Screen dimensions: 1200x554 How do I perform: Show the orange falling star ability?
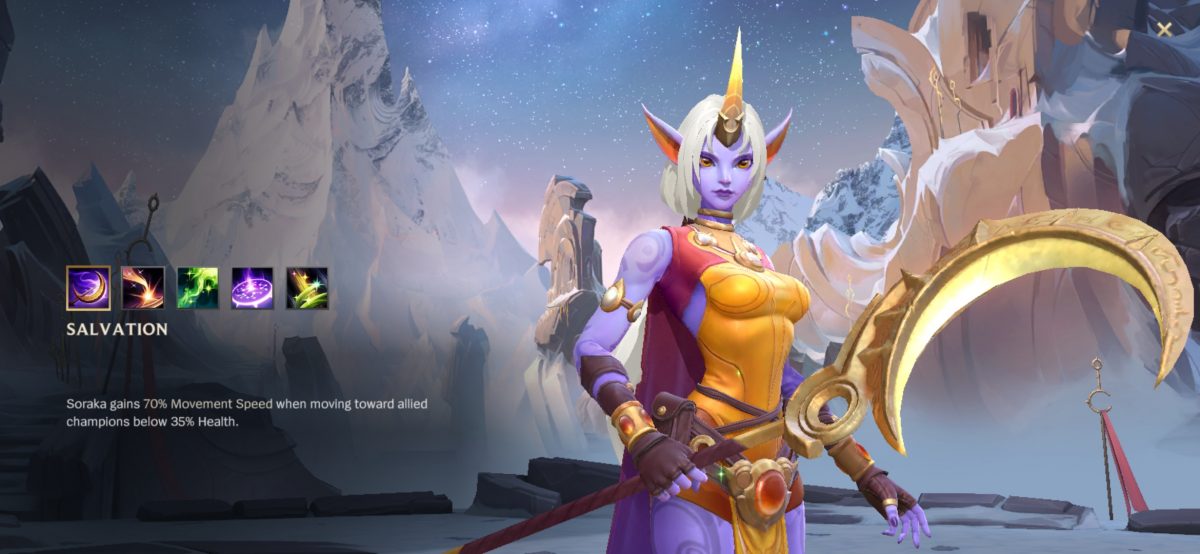point(143,288)
